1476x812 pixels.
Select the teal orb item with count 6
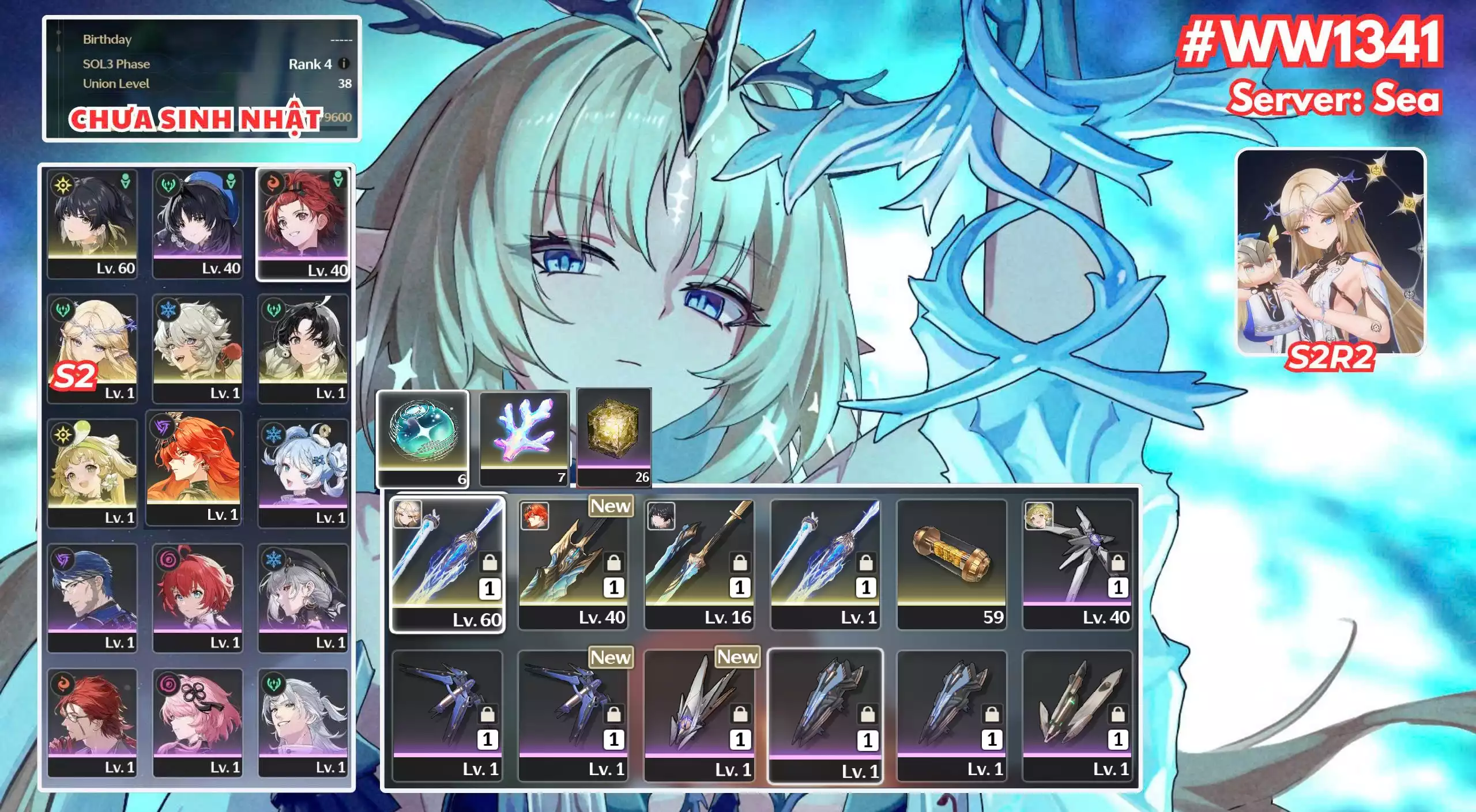coord(423,438)
